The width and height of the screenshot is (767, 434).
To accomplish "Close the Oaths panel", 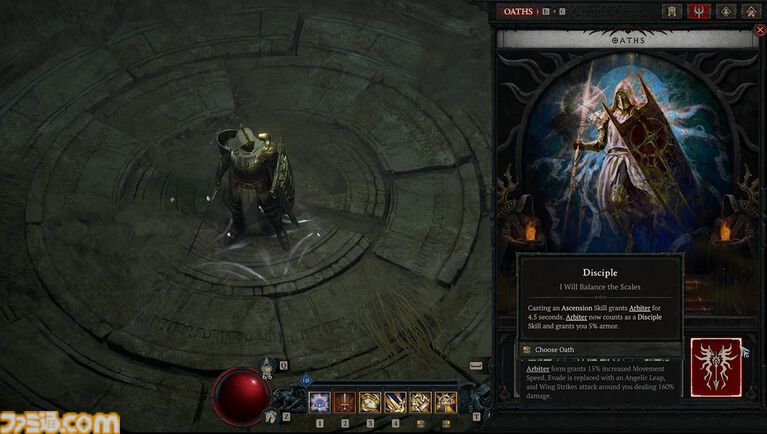I will pos(759,30).
